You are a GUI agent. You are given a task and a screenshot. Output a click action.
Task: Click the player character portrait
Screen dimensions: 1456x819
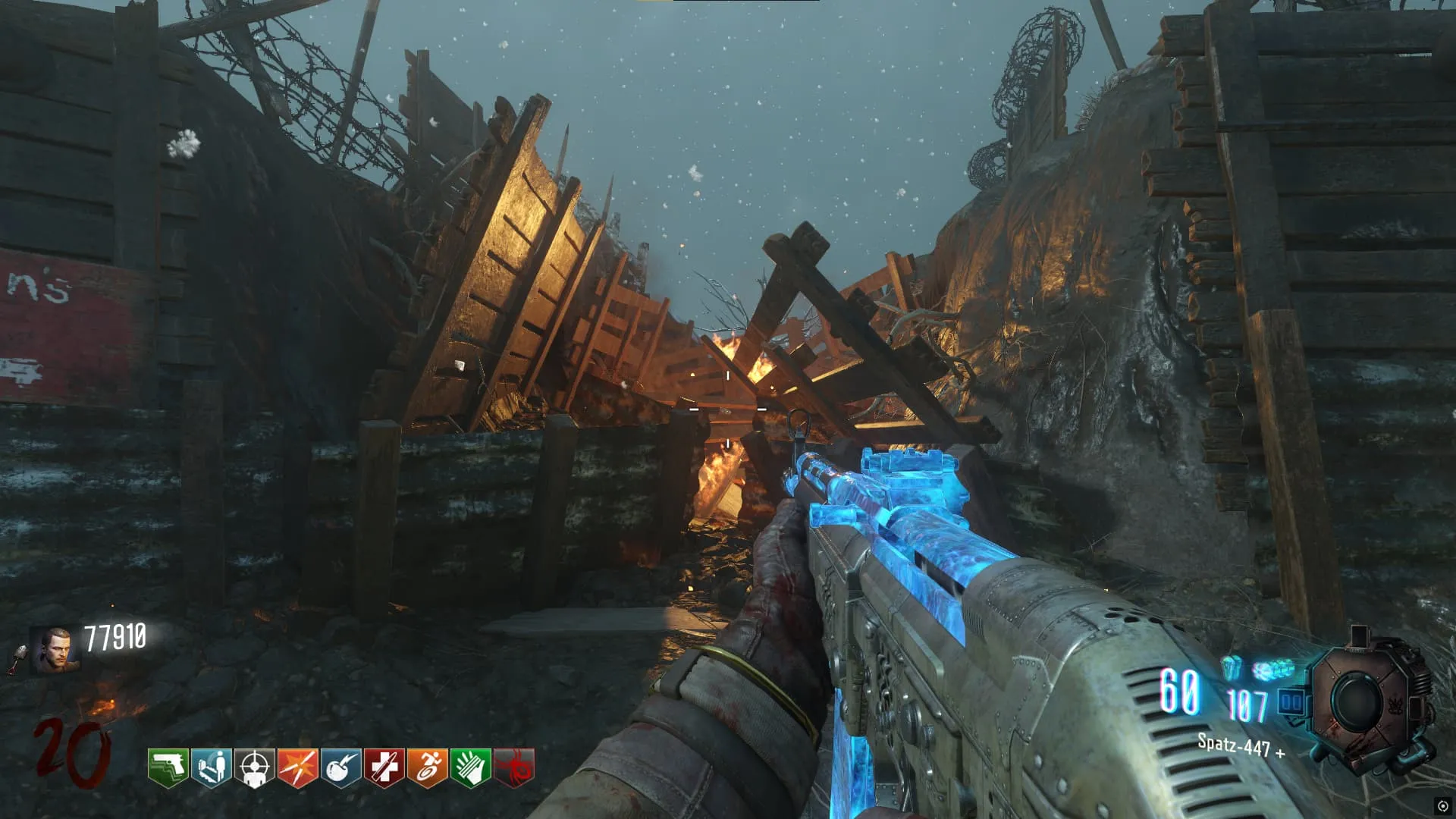(x=55, y=650)
